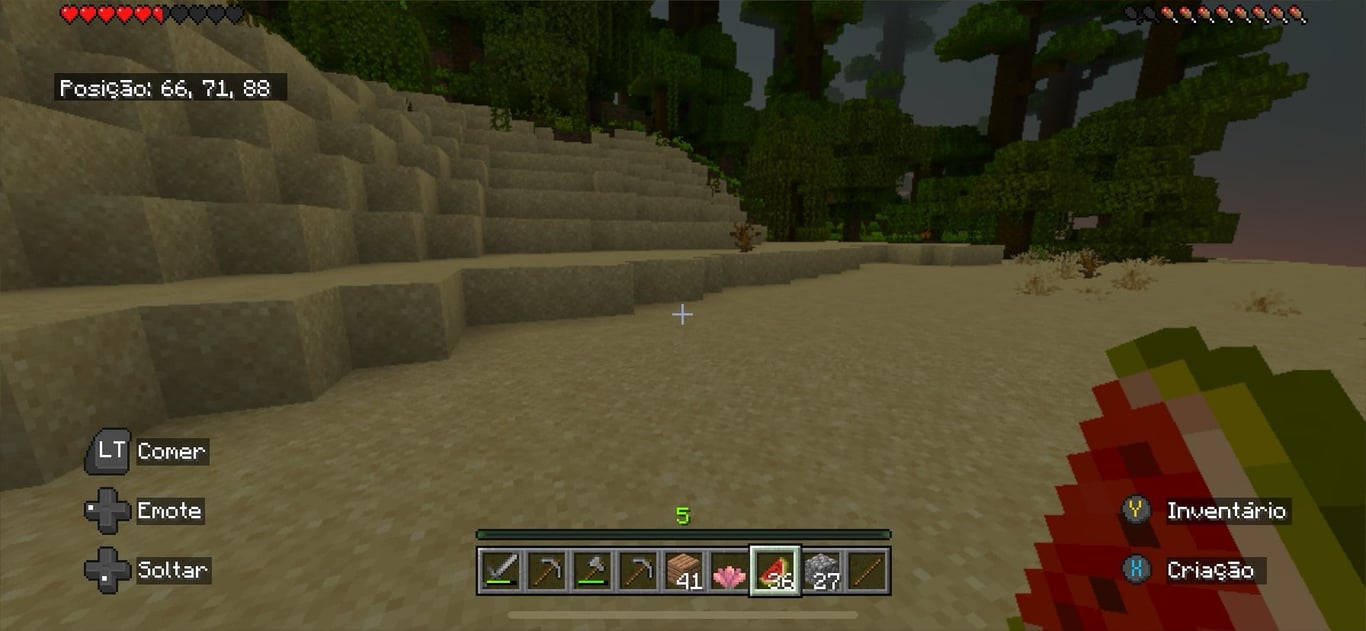Viewport: 1366px width, 631px height.
Task: Pick the cobblestone stack of 27
Action: pos(821,571)
